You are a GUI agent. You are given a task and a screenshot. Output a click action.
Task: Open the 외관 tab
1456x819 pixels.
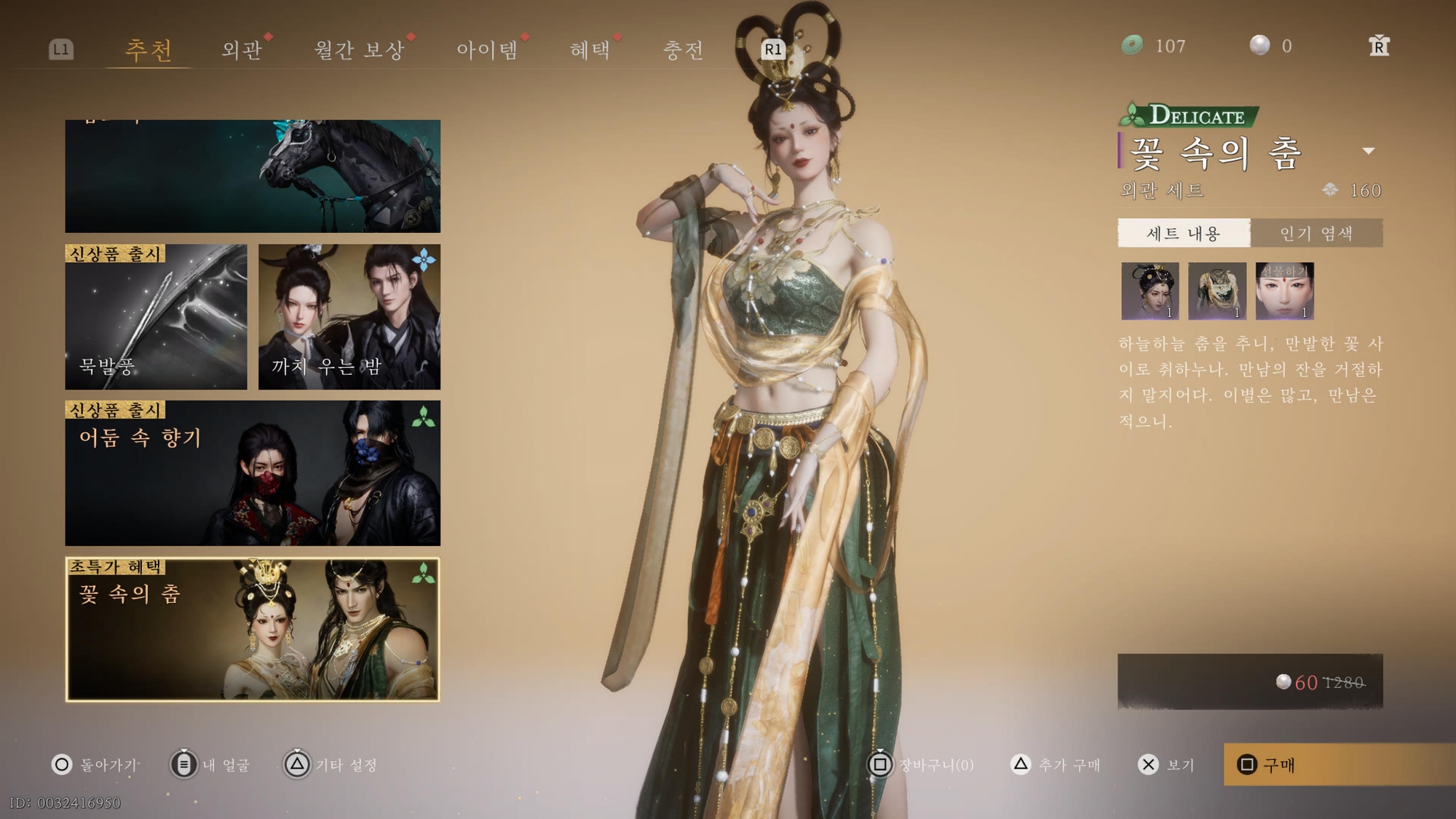242,50
